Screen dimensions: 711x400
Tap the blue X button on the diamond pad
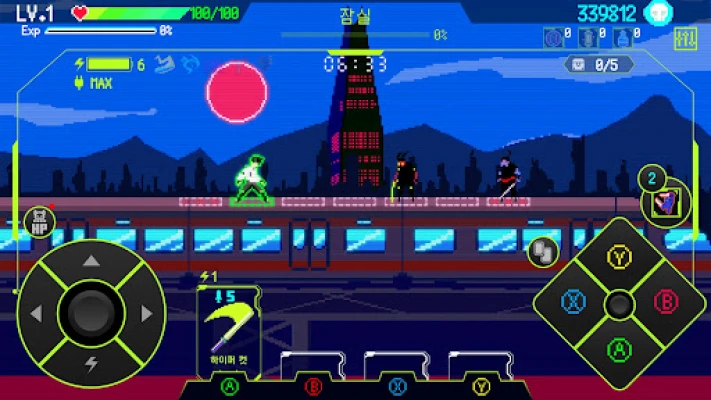coord(574,302)
